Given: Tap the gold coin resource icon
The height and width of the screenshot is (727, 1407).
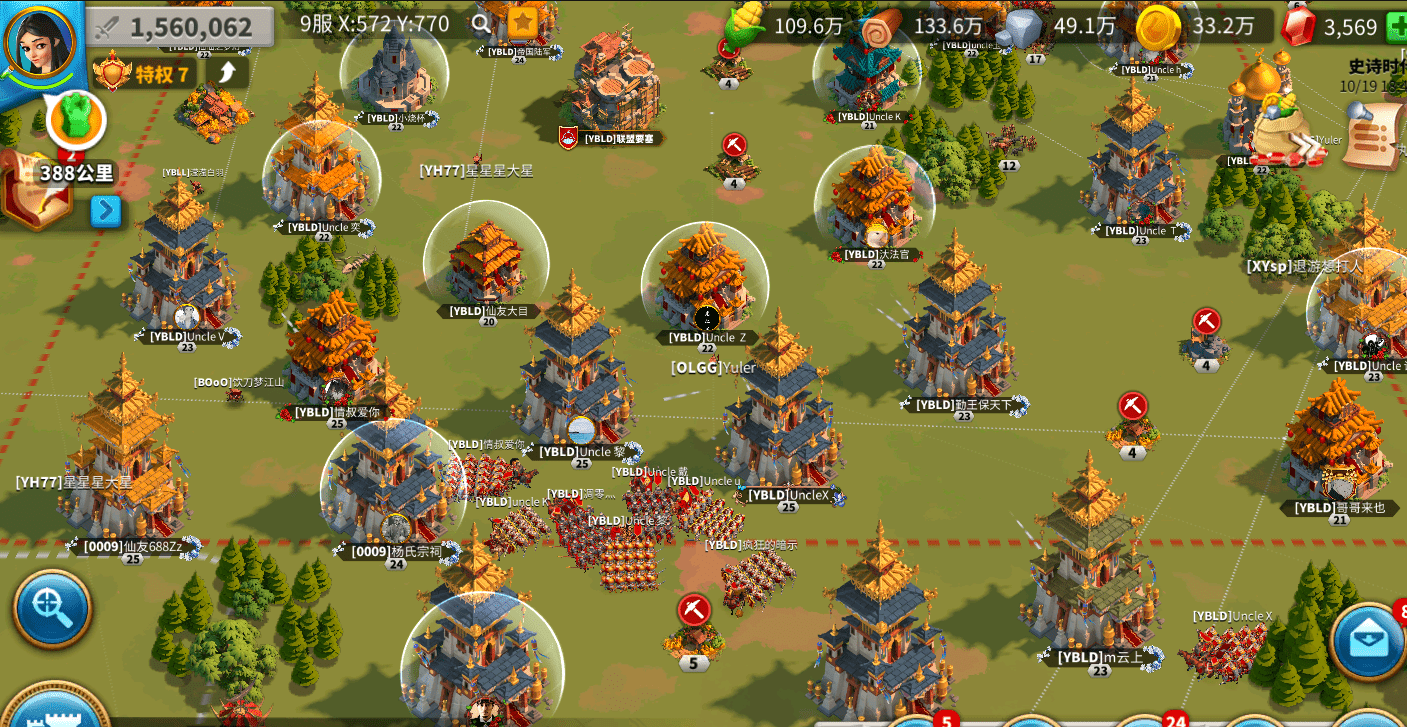Looking at the screenshot, I should coord(1157,26).
